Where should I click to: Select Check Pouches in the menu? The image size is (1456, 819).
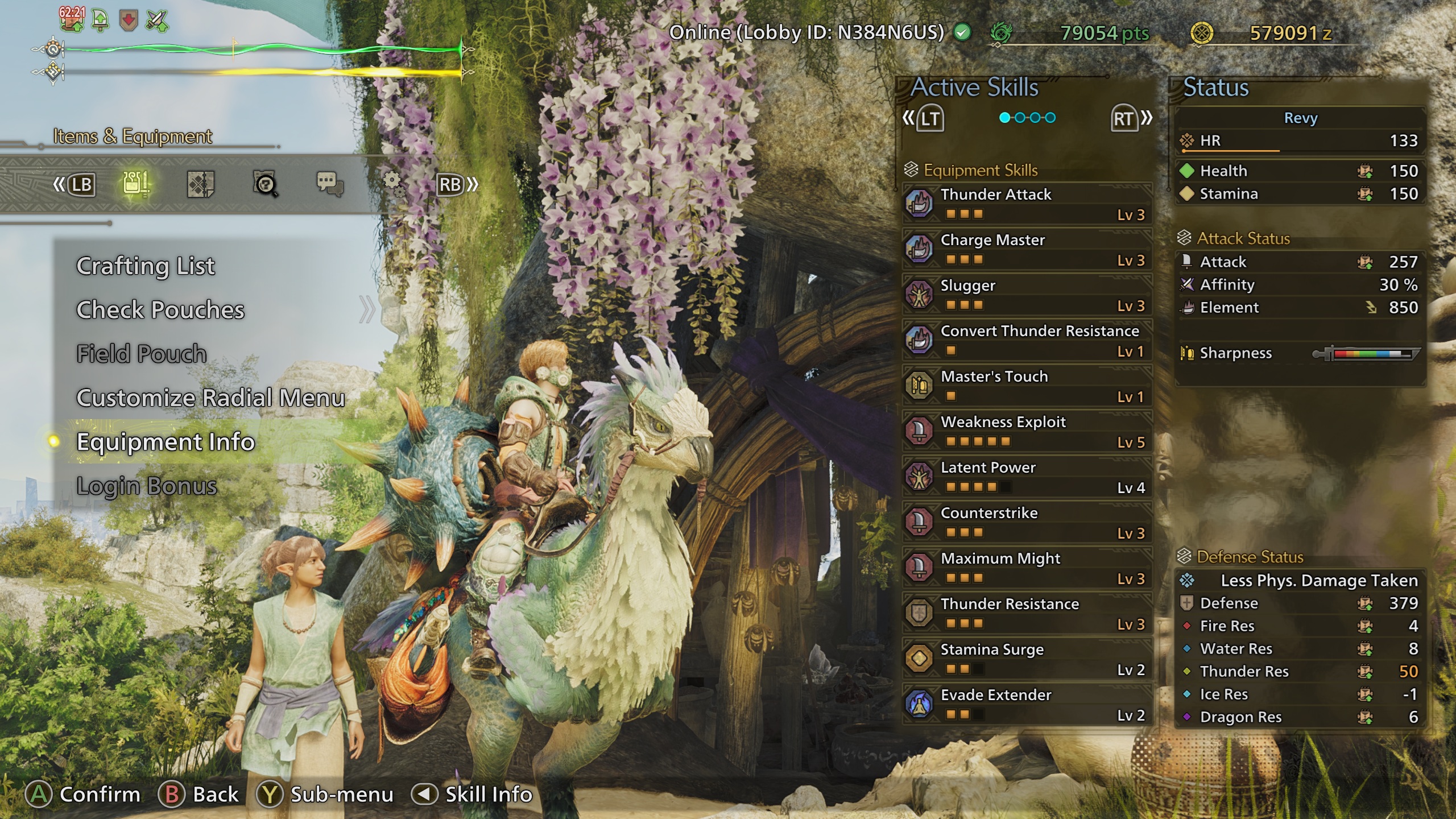point(160,310)
